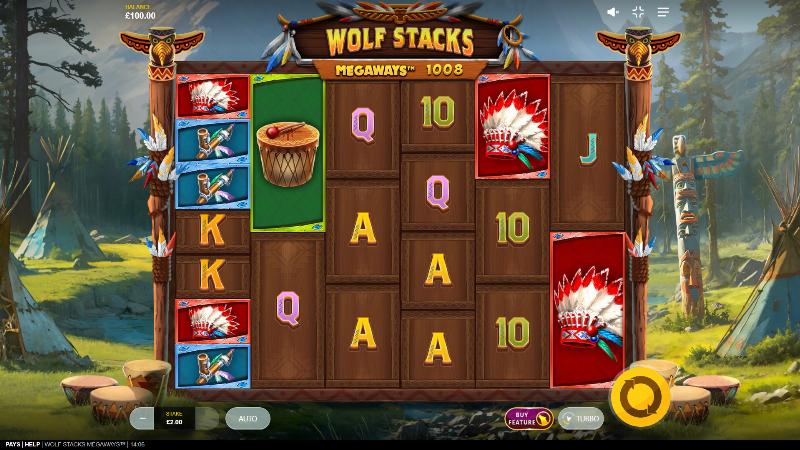This screenshot has width=800, height=450.
Task: Toggle Turbo spin mode
Action: point(580,419)
